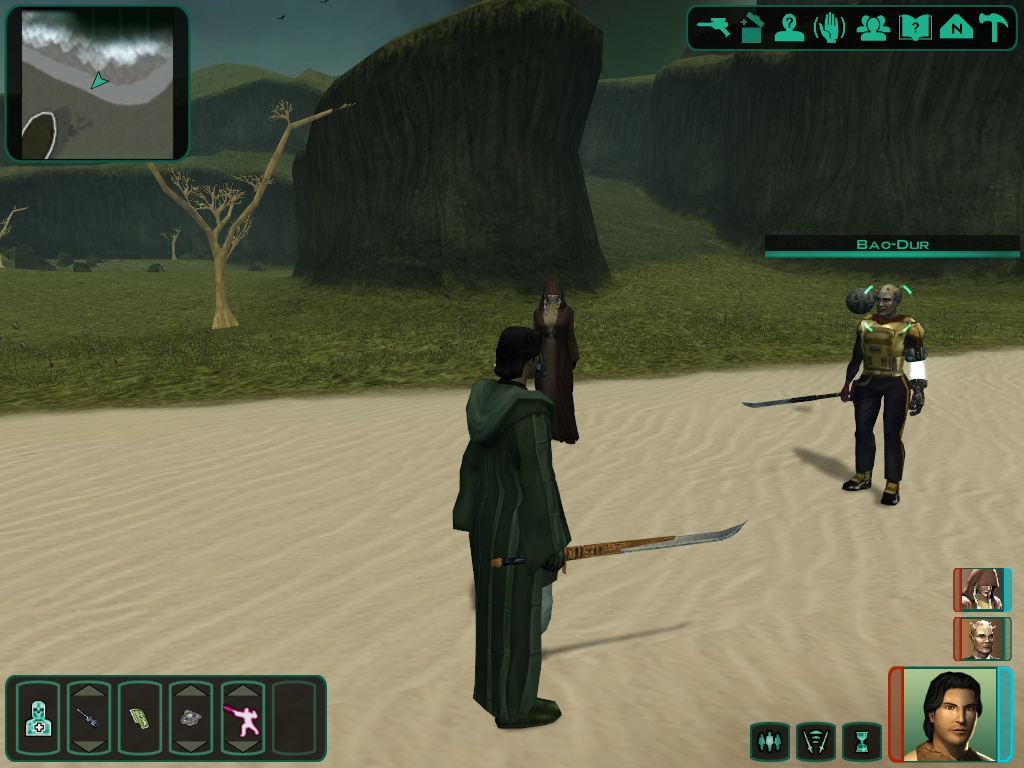Pause the game with hourglass button
This screenshot has width=1024, height=768.
point(861,742)
